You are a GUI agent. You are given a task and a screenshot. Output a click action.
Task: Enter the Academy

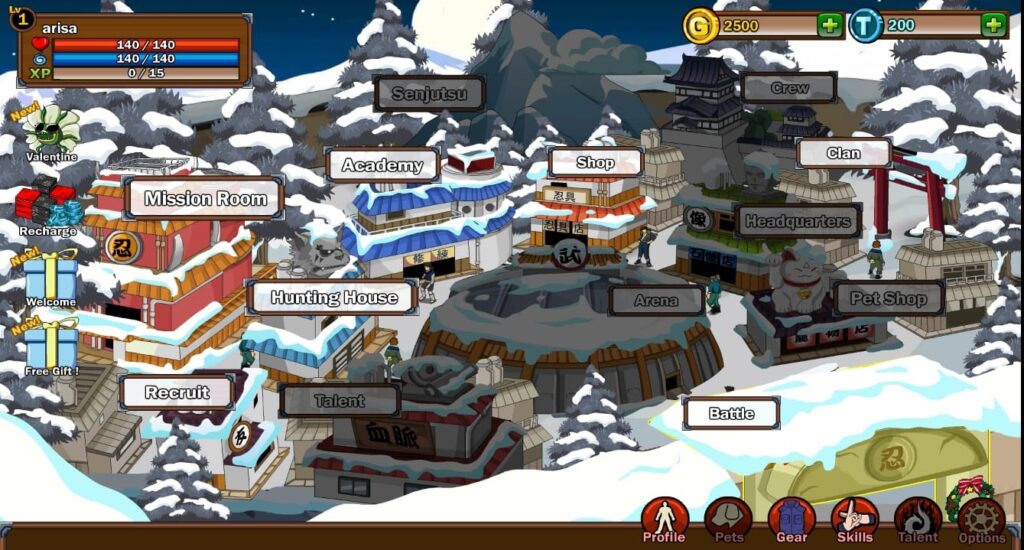click(x=383, y=165)
